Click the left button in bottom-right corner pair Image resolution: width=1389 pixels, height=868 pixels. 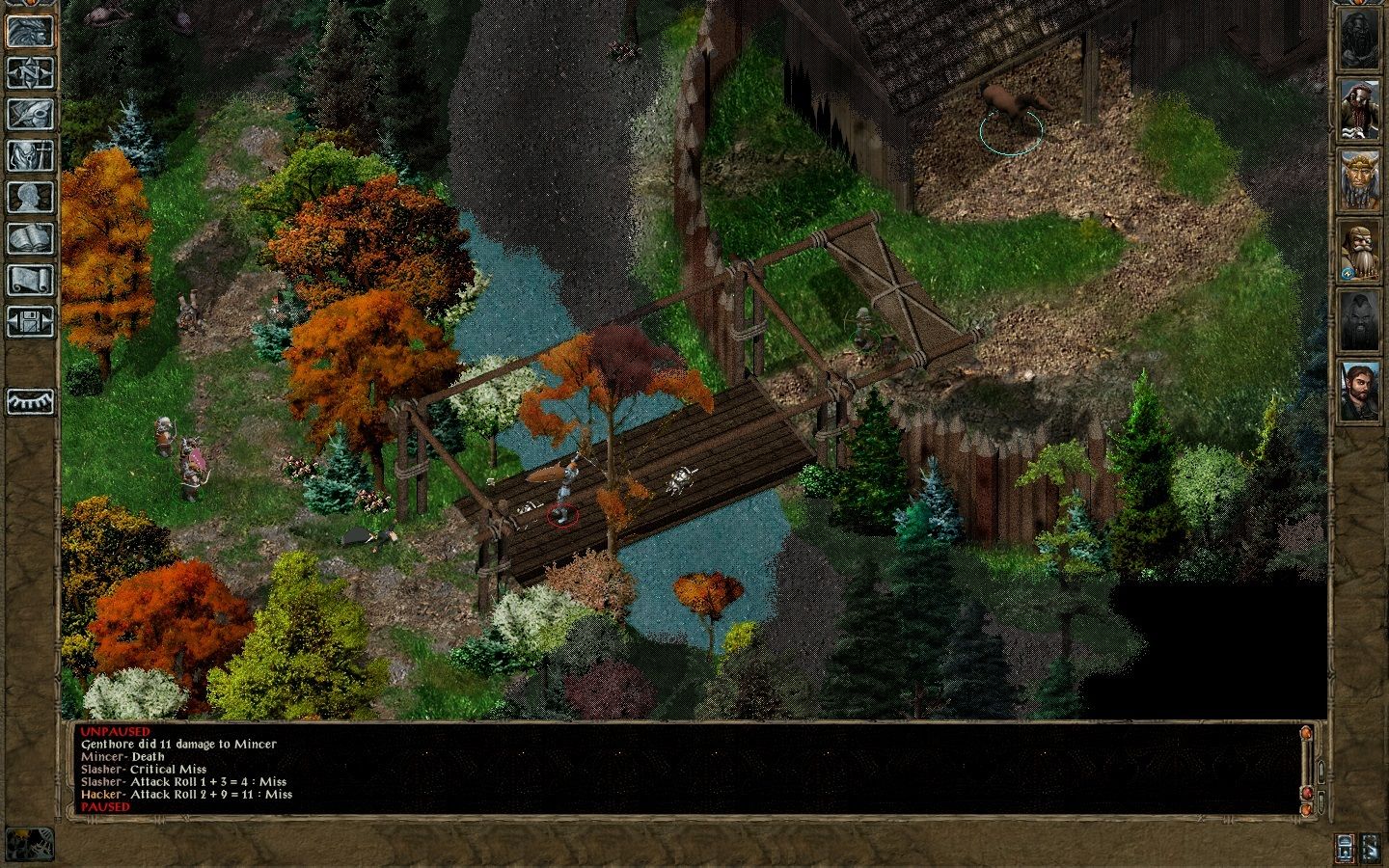1346,848
